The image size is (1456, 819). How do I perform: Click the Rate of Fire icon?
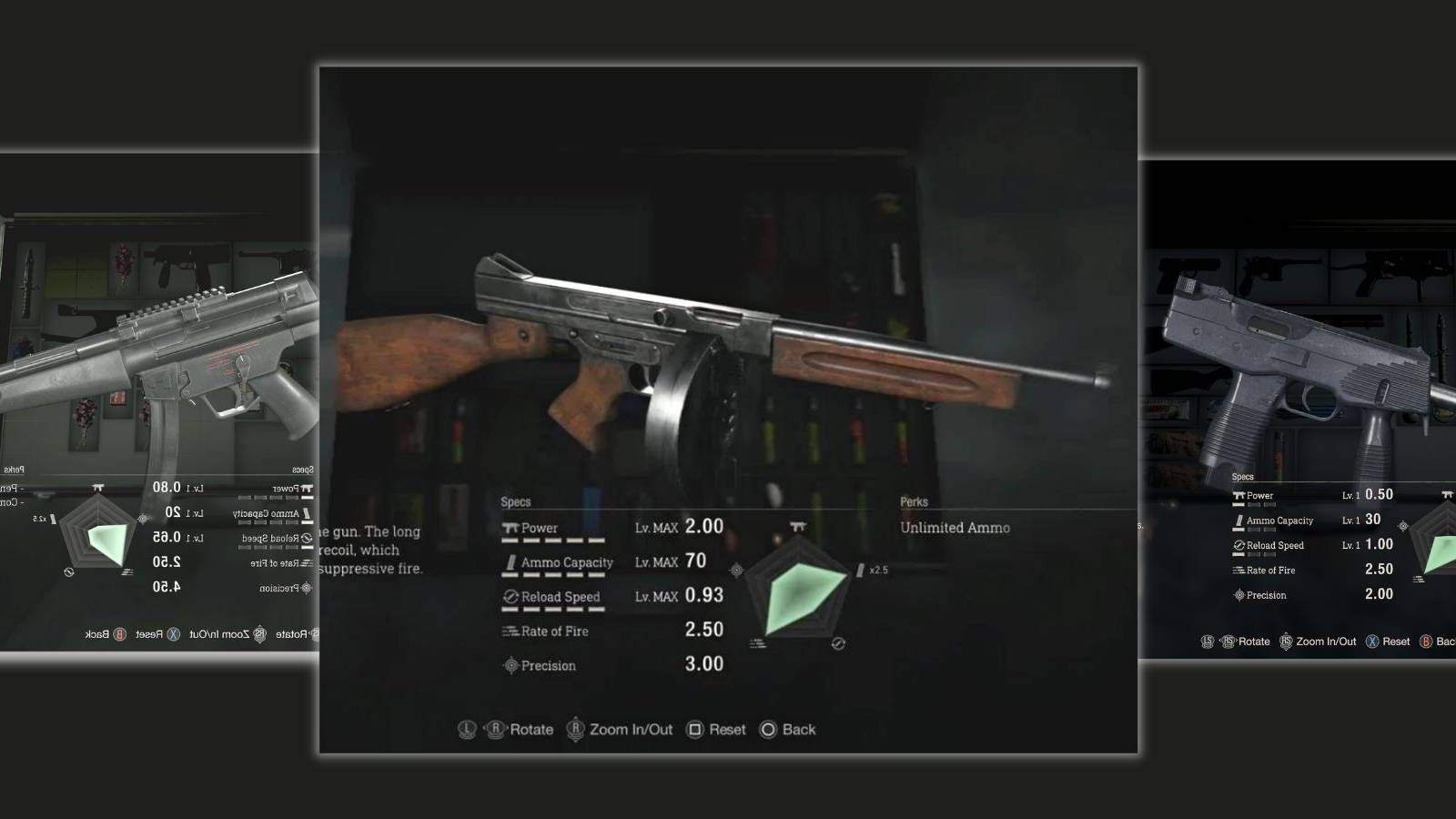[x=510, y=632]
